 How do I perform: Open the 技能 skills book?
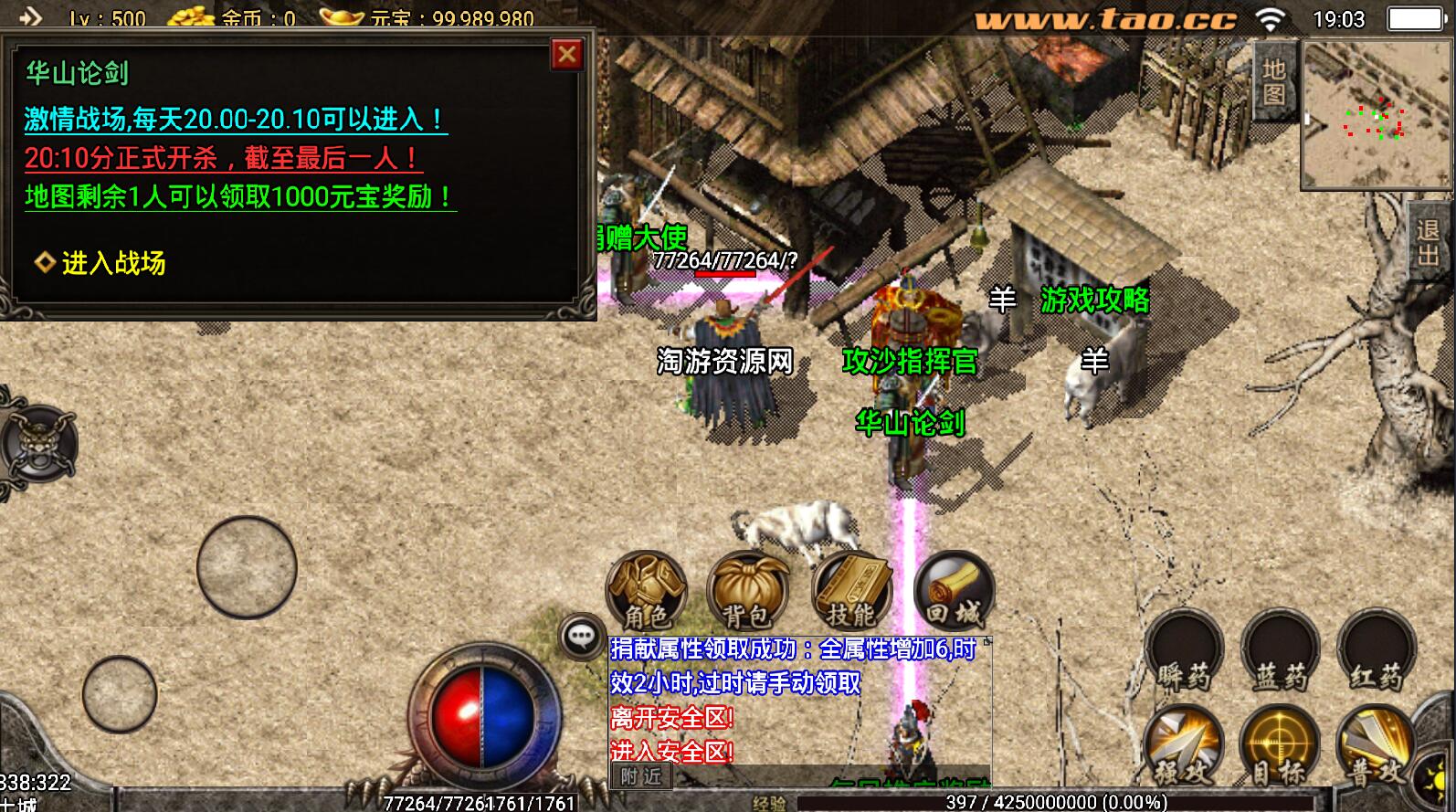(851, 590)
